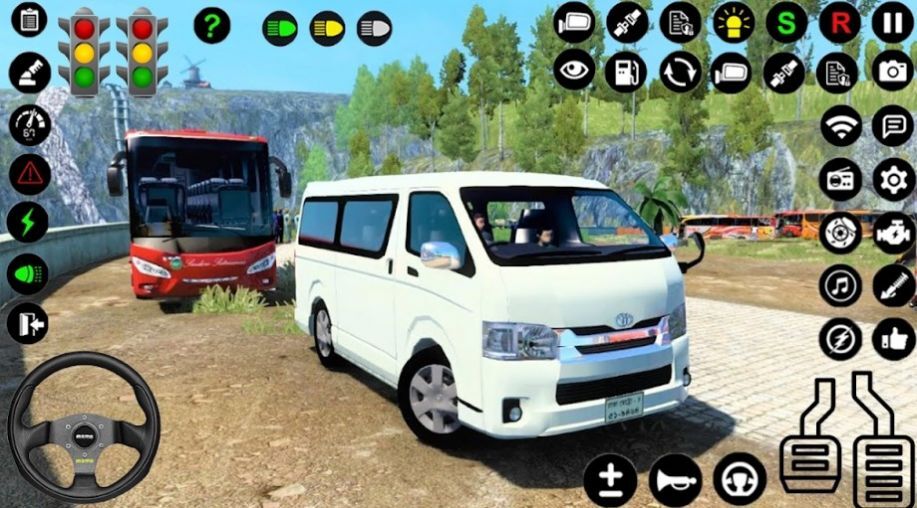Toggle the music note button
Screen dimensions: 917x508
pyautogui.click(x=840, y=286)
